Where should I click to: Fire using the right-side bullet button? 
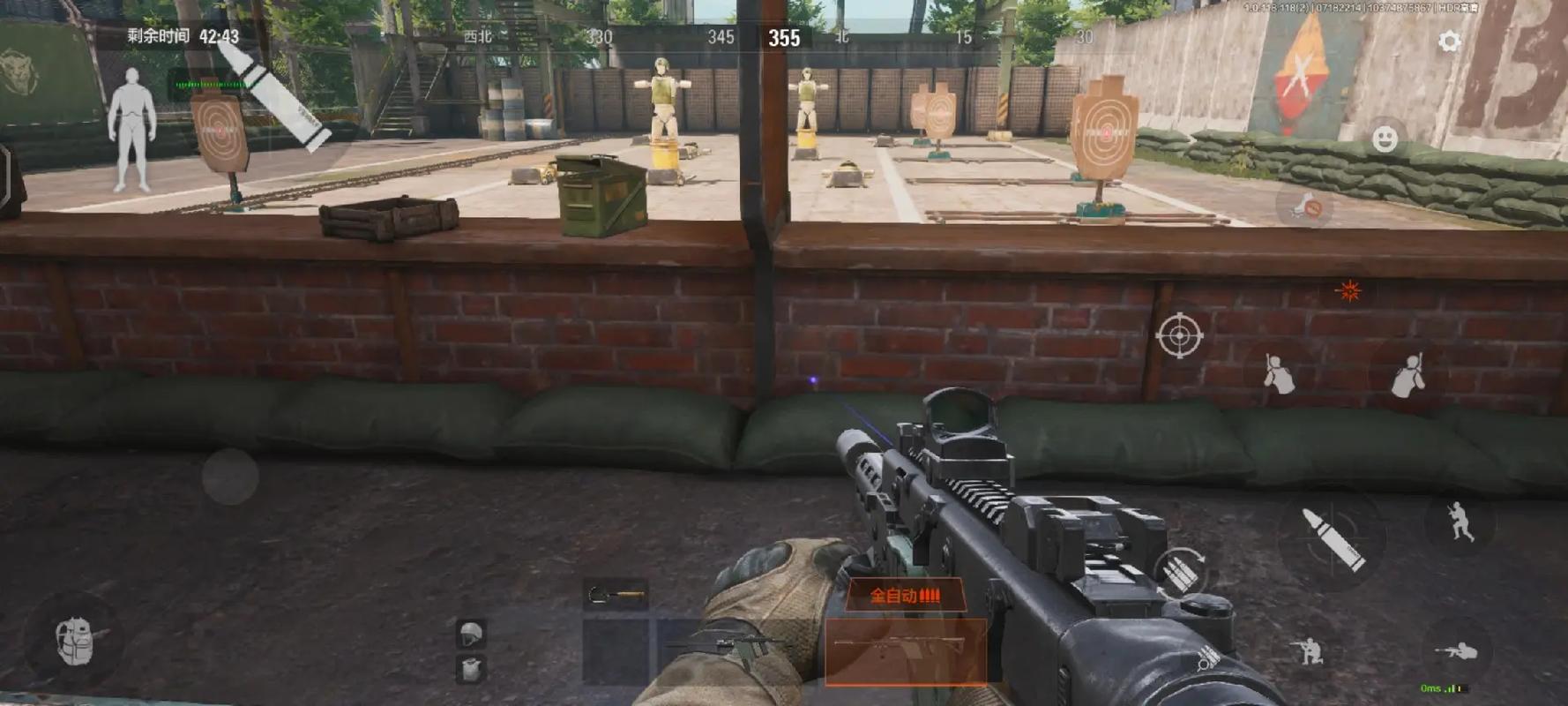1333,537
